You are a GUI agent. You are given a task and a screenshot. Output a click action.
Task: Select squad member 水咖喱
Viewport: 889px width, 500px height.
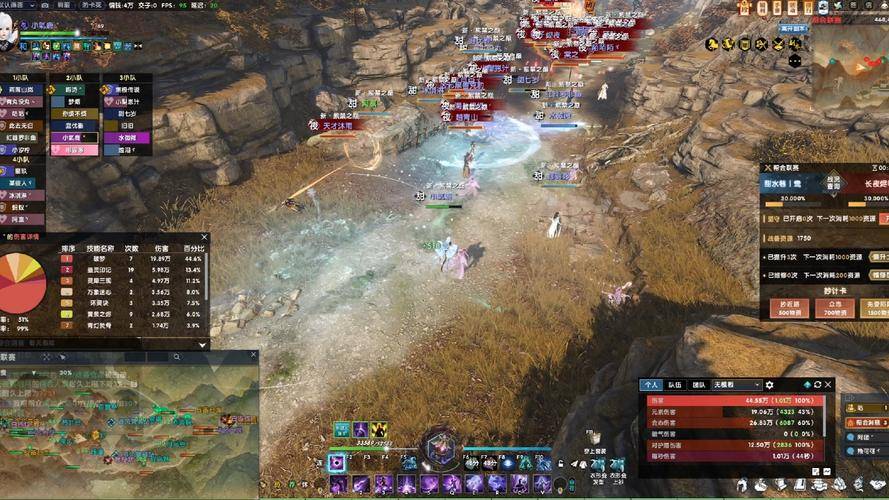click(x=128, y=137)
